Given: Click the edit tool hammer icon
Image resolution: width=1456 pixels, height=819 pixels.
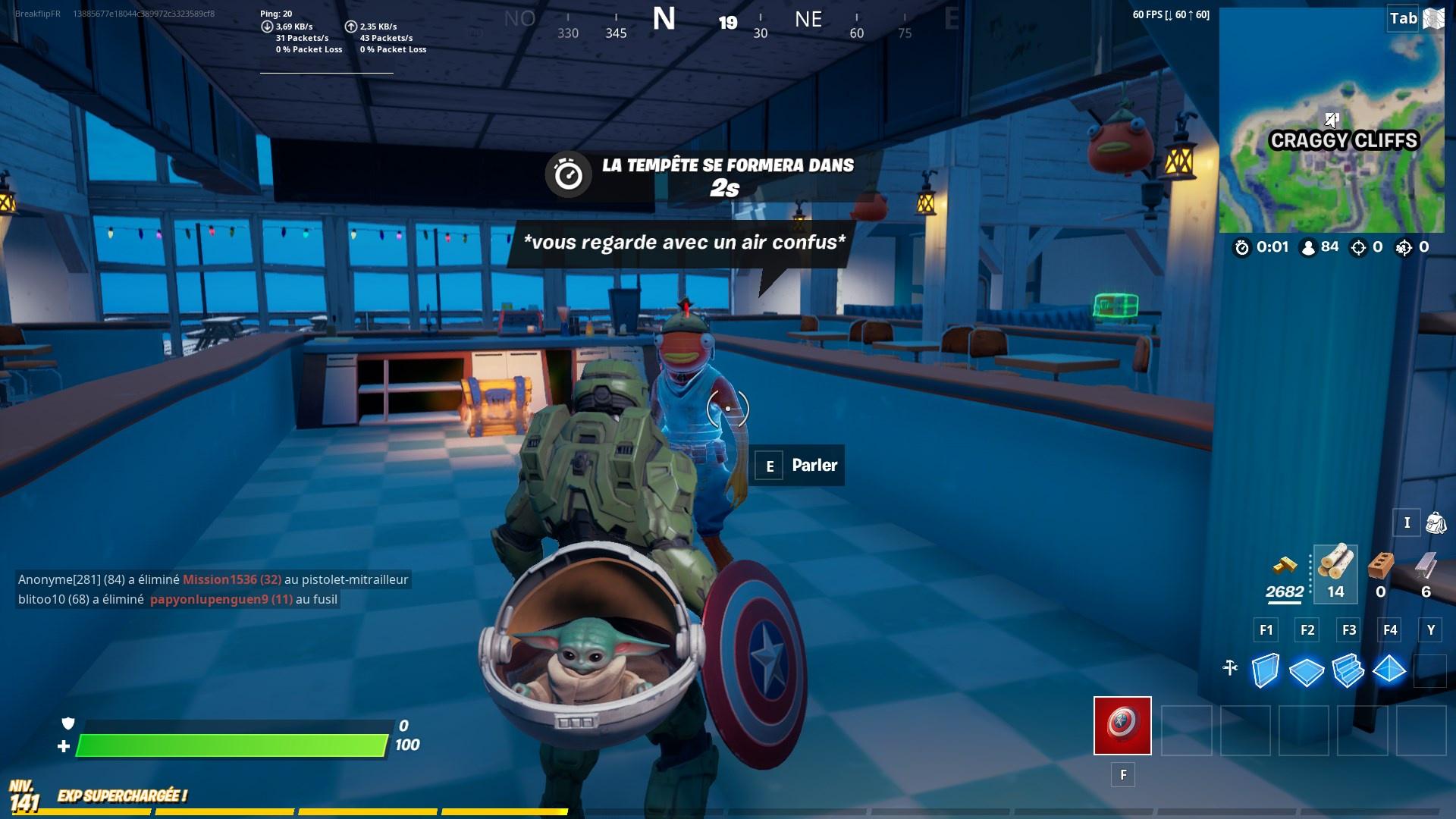Looking at the screenshot, I should coord(1230,670).
